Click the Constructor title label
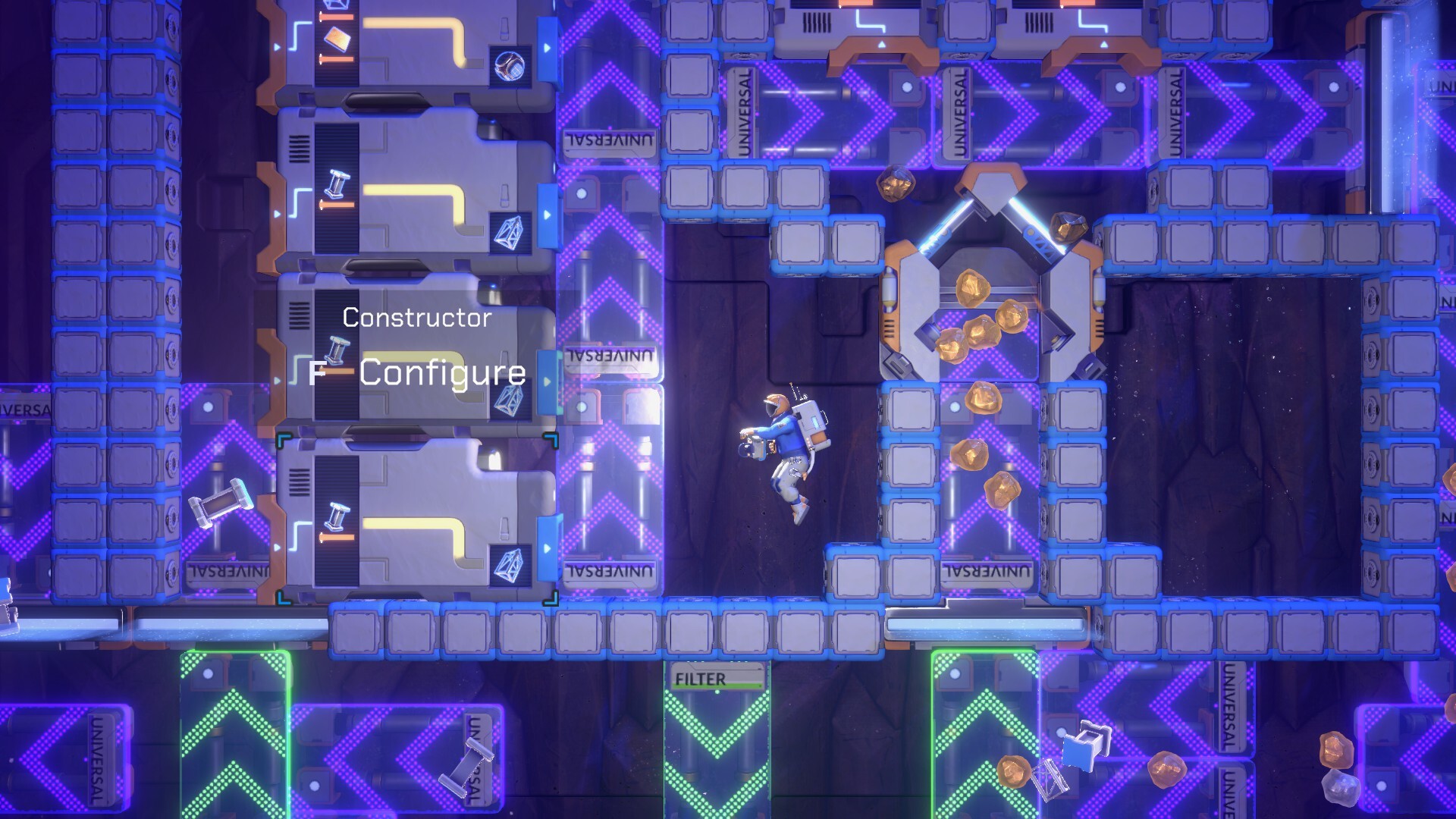The image size is (1456, 819). click(416, 318)
